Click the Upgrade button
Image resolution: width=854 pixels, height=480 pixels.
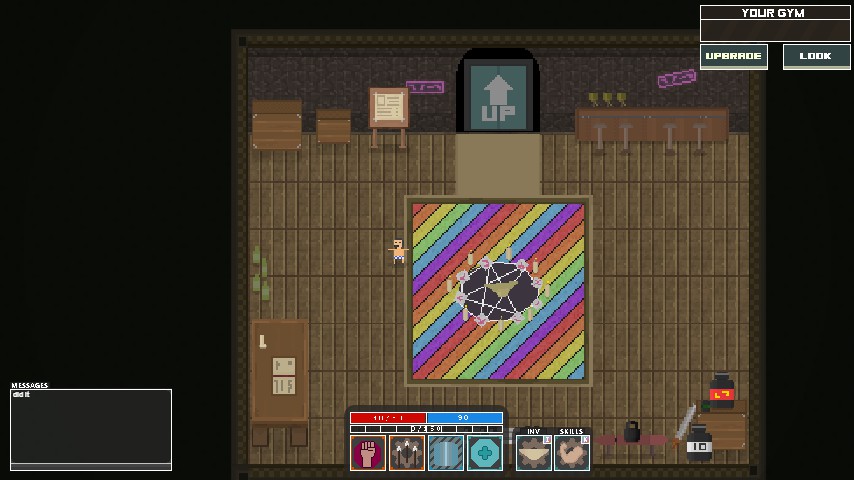tap(733, 57)
